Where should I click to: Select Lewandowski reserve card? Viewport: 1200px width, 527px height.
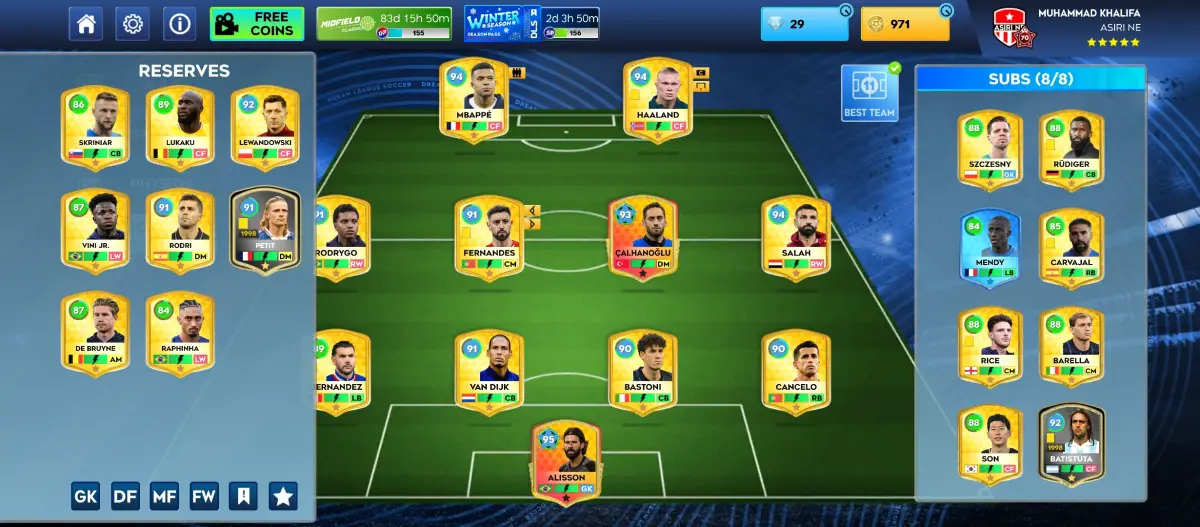[x=265, y=127]
